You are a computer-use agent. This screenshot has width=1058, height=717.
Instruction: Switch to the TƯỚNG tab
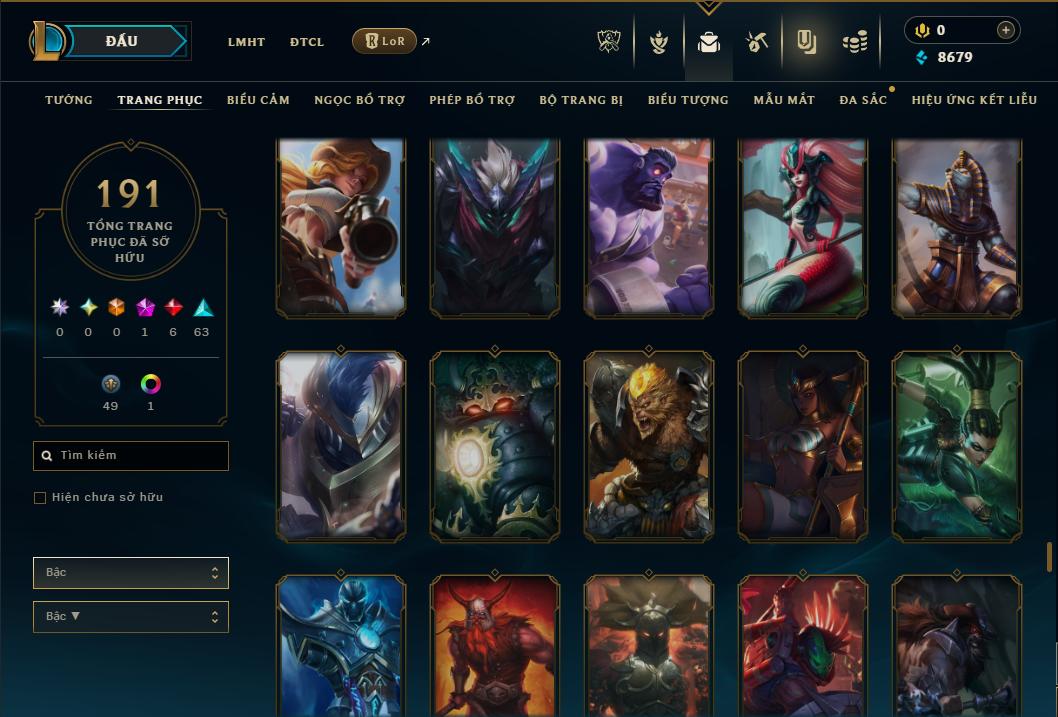69,100
